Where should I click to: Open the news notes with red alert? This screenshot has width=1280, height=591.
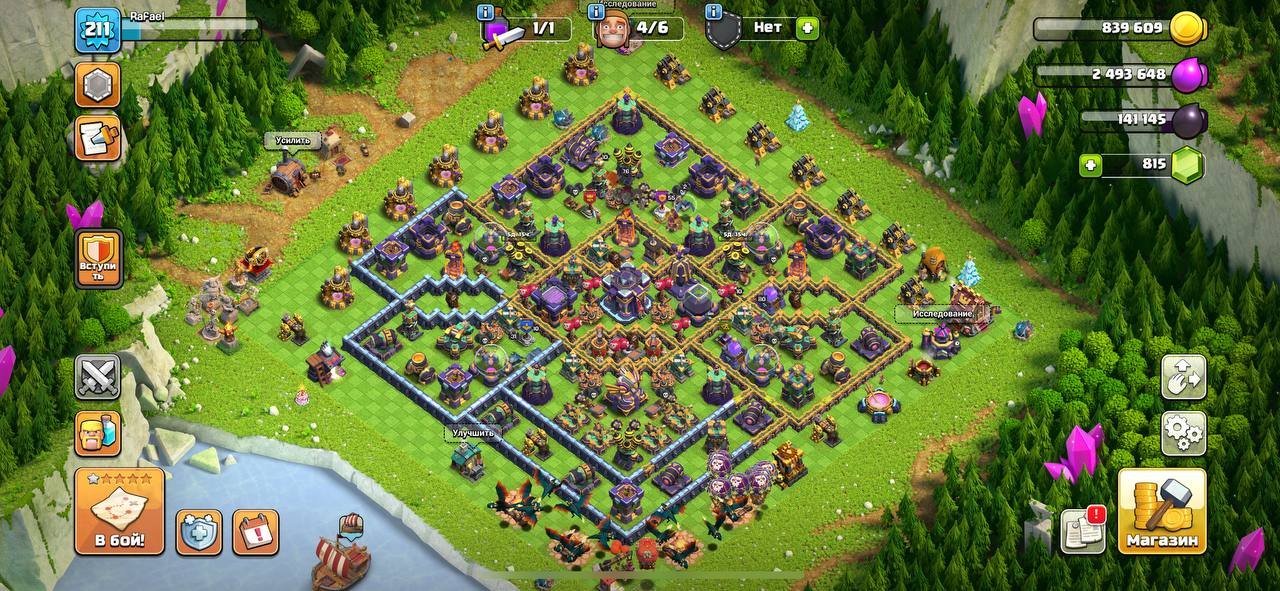pyautogui.click(x=1083, y=530)
